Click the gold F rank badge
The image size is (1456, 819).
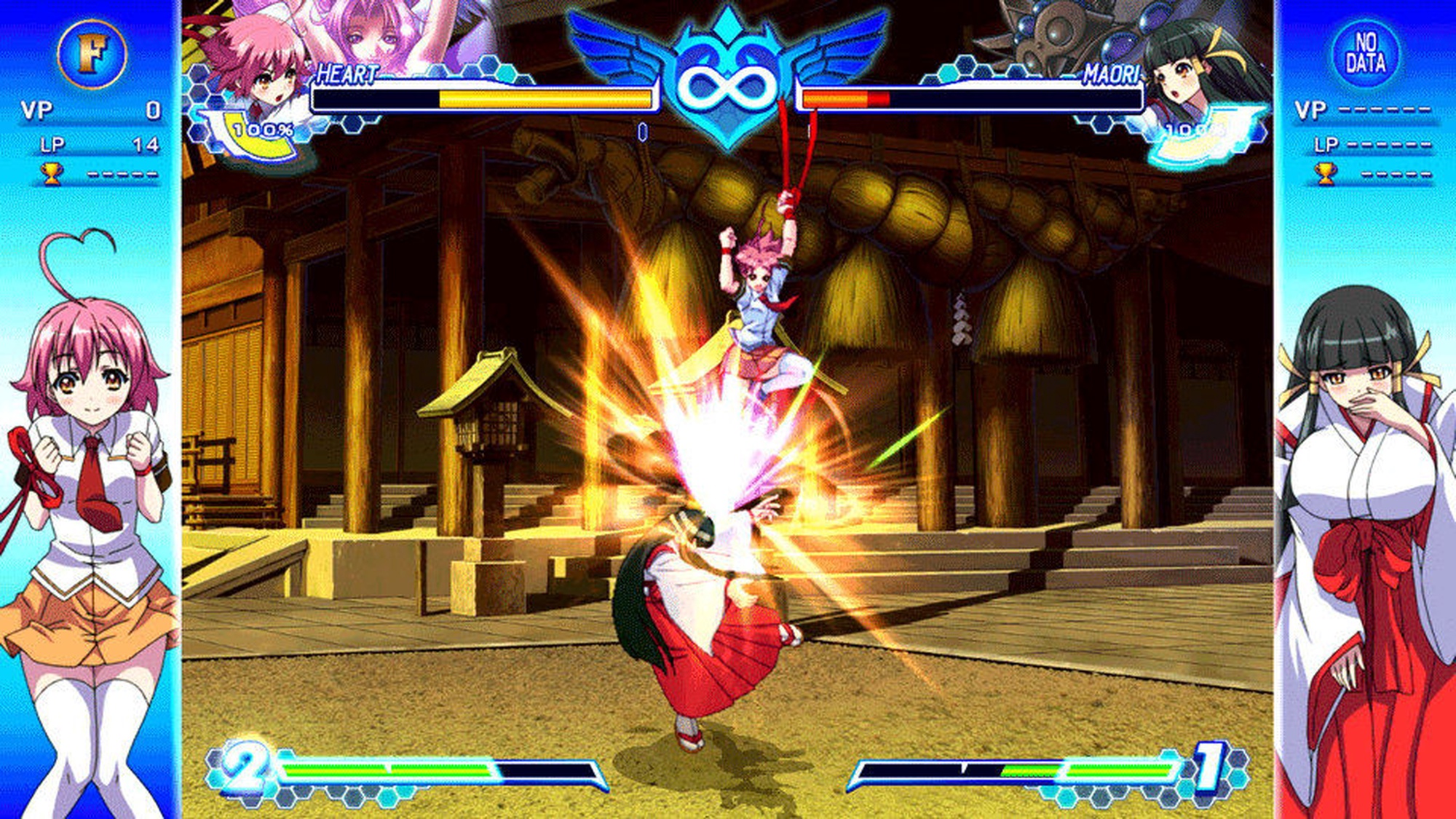tap(92, 53)
